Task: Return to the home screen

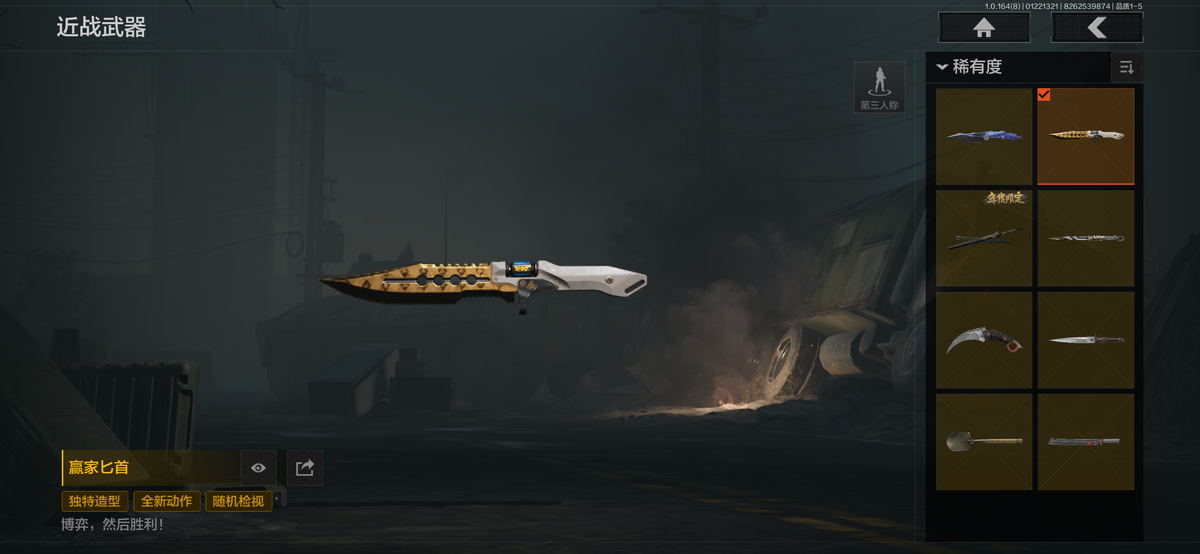Action: 984,28
